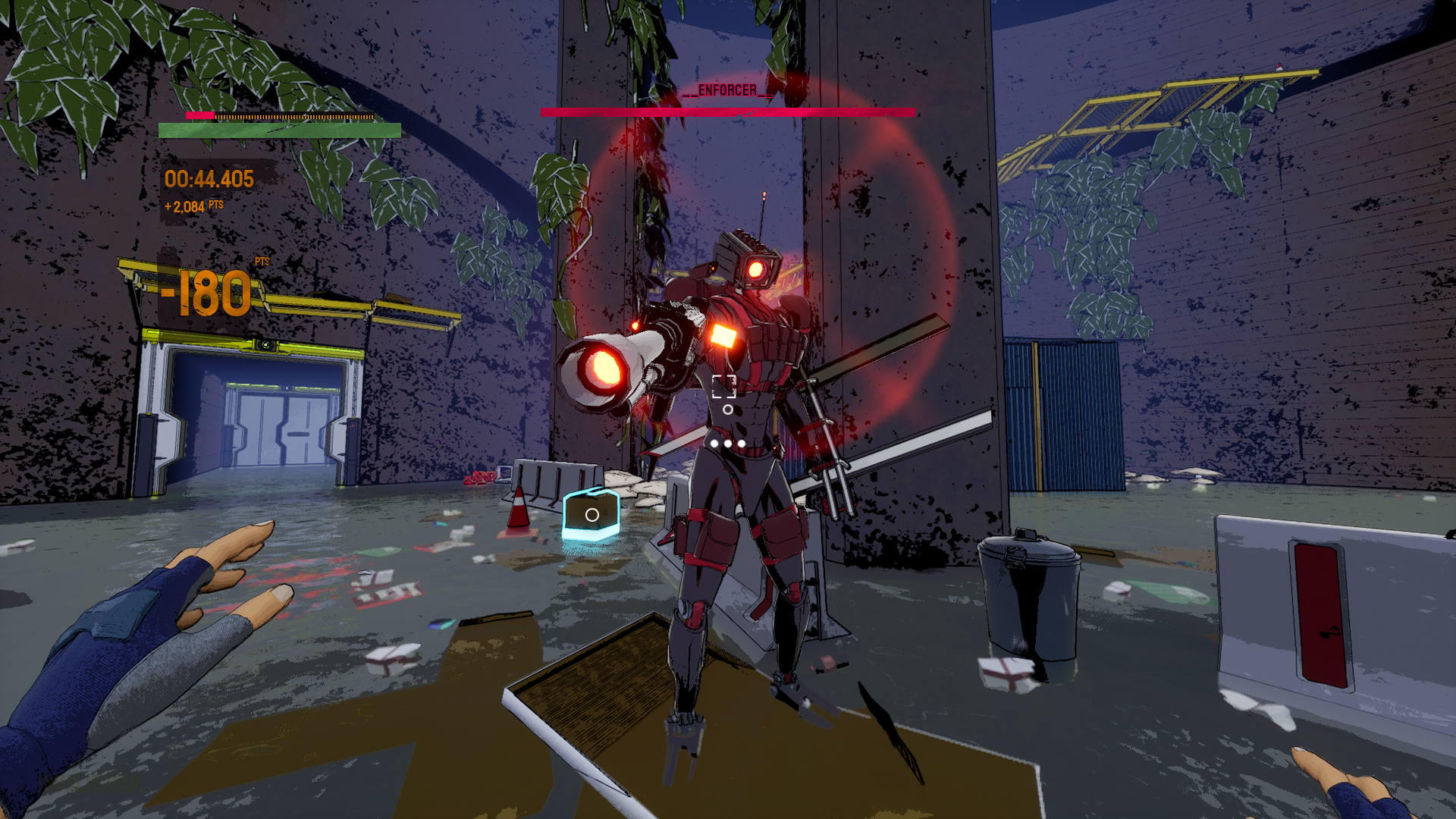Click the small circle dot below the reticle
Viewport: 1456px width, 819px height.
(x=726, y=410)
